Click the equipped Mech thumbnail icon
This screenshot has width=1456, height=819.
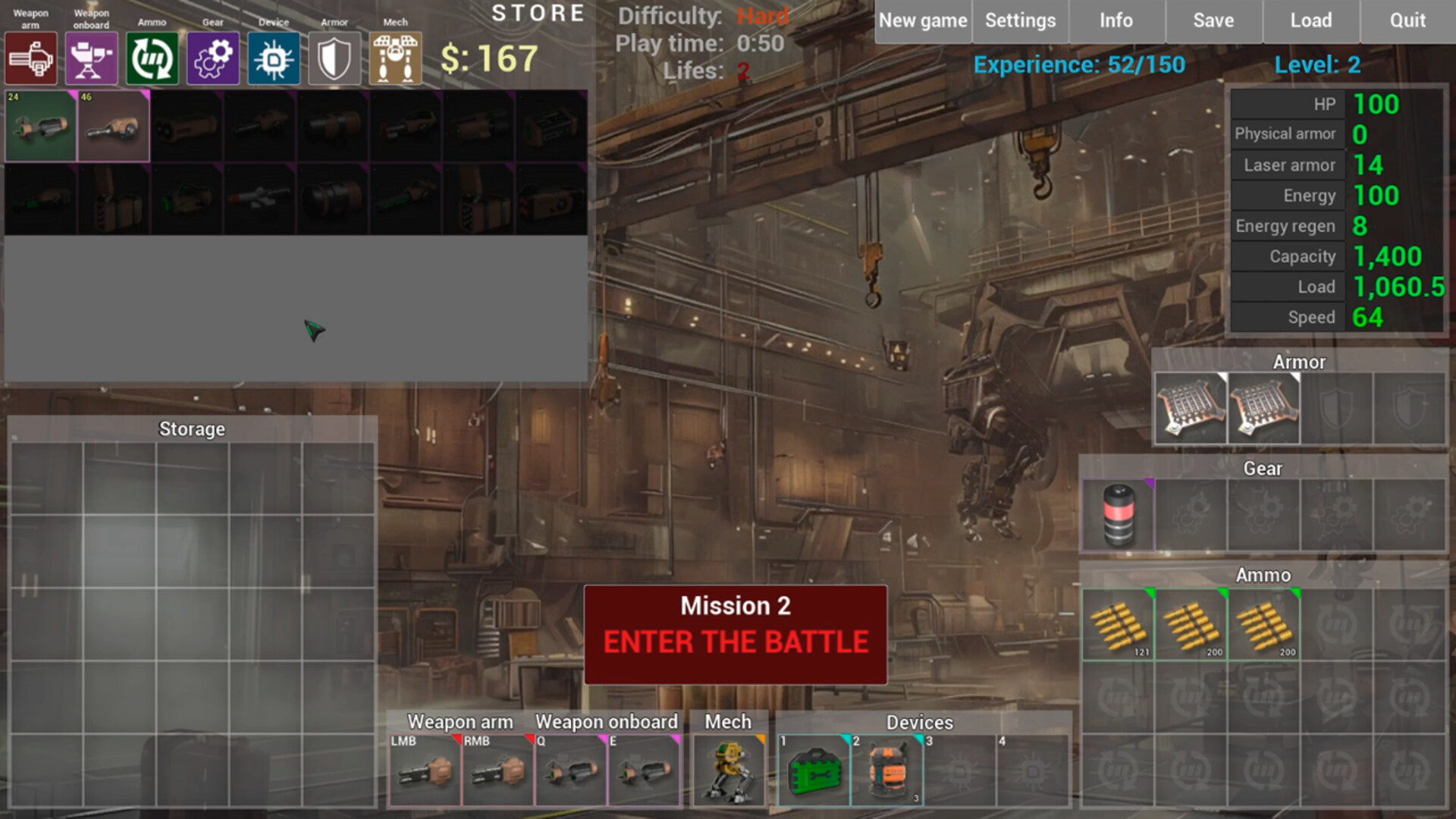(729, 770)
